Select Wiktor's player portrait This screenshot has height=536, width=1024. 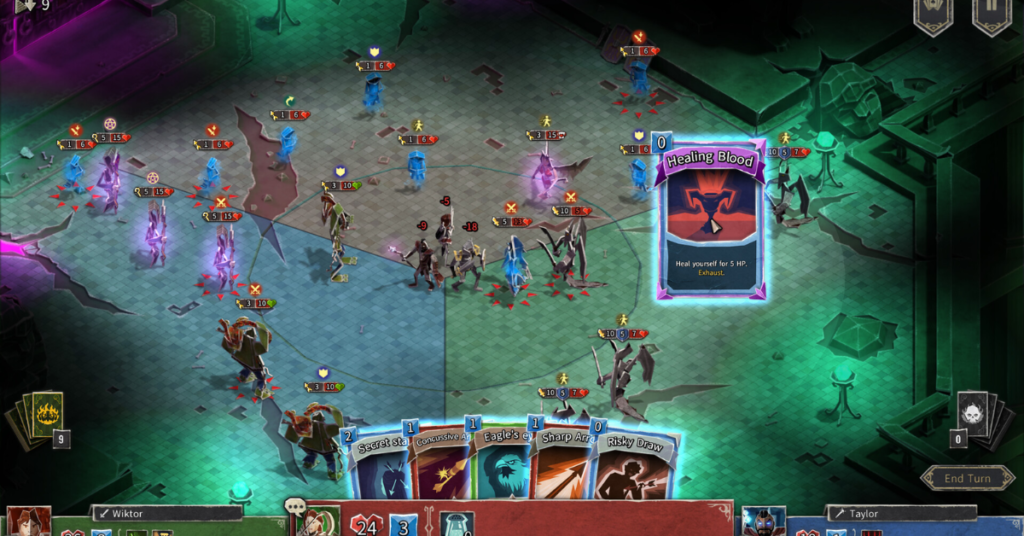(x=27, y=521)
